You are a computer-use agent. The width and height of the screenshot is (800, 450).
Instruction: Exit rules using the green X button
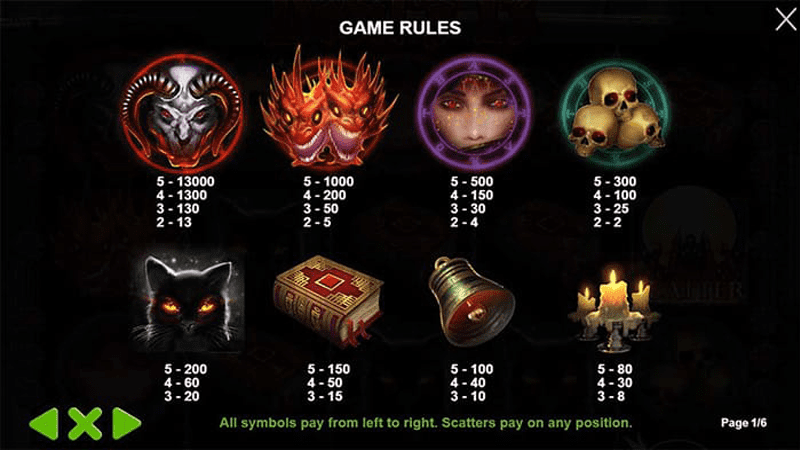click(84, 423)
